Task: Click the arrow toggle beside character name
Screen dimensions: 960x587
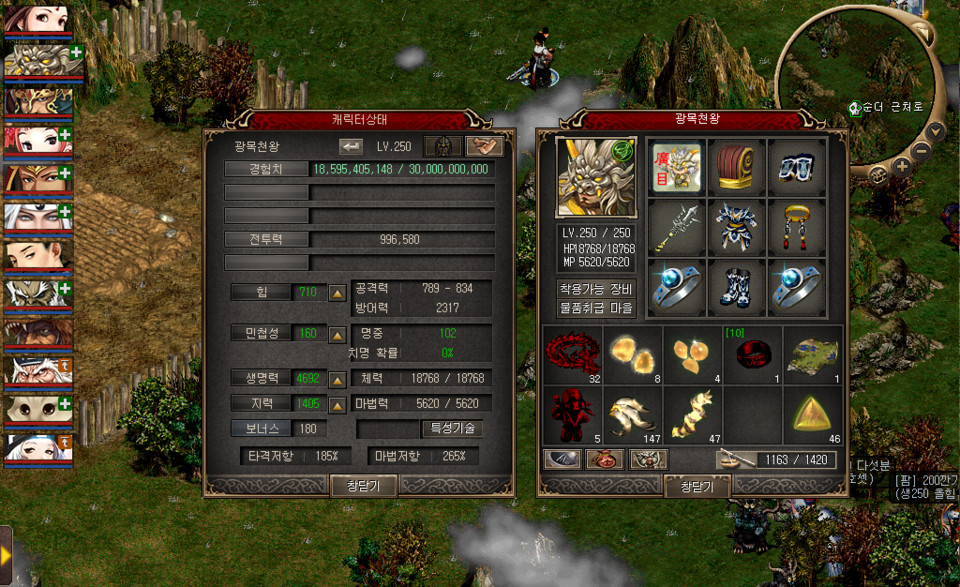Action: pos(350,146)
